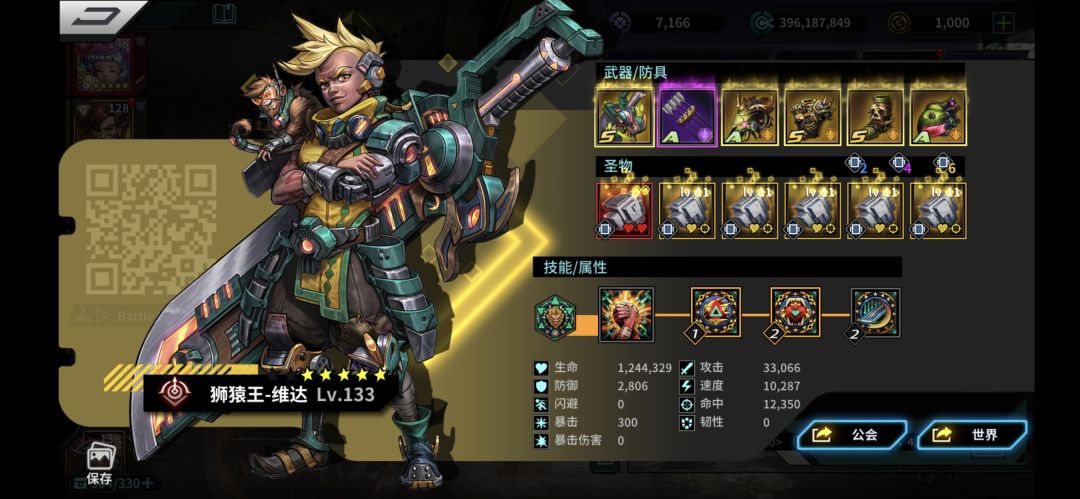Viewport: 1080px width, 499px height.
Task: Select the red-bordered relic fist slot
Action: 624,210
